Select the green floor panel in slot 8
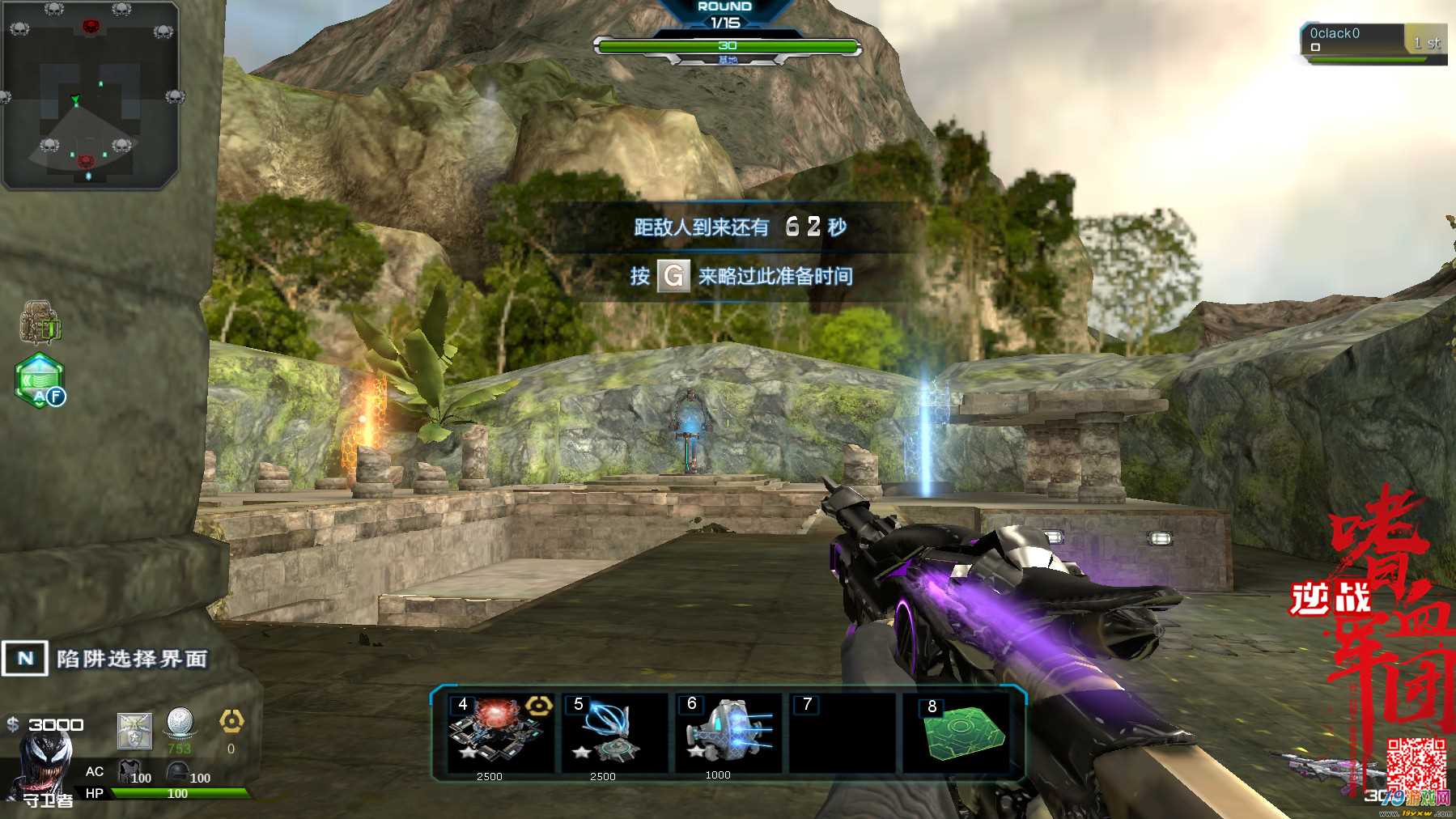Viewport: 1456px width, 819px height. coord(960,732)
